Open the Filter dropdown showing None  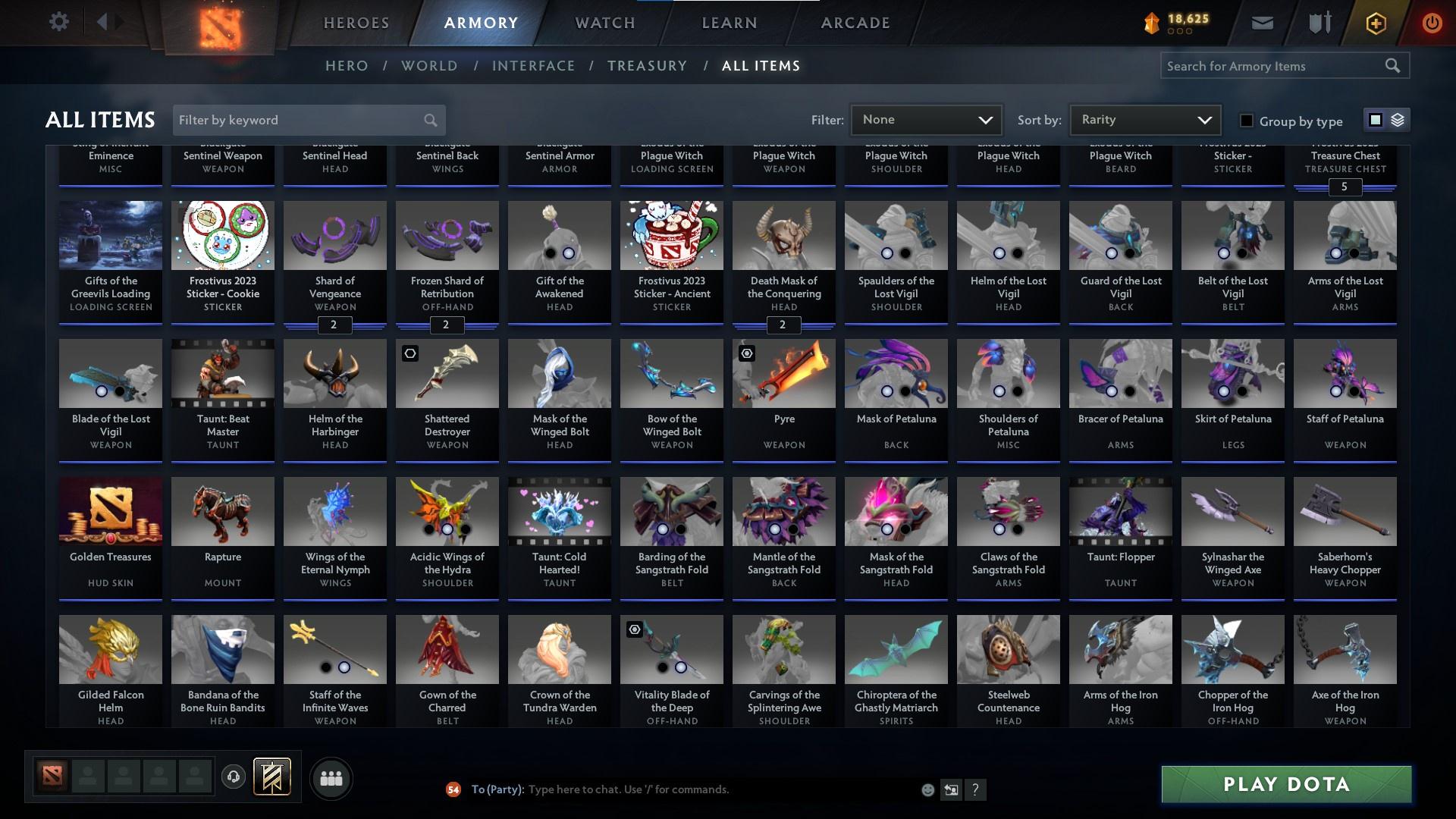pos(925,119)
